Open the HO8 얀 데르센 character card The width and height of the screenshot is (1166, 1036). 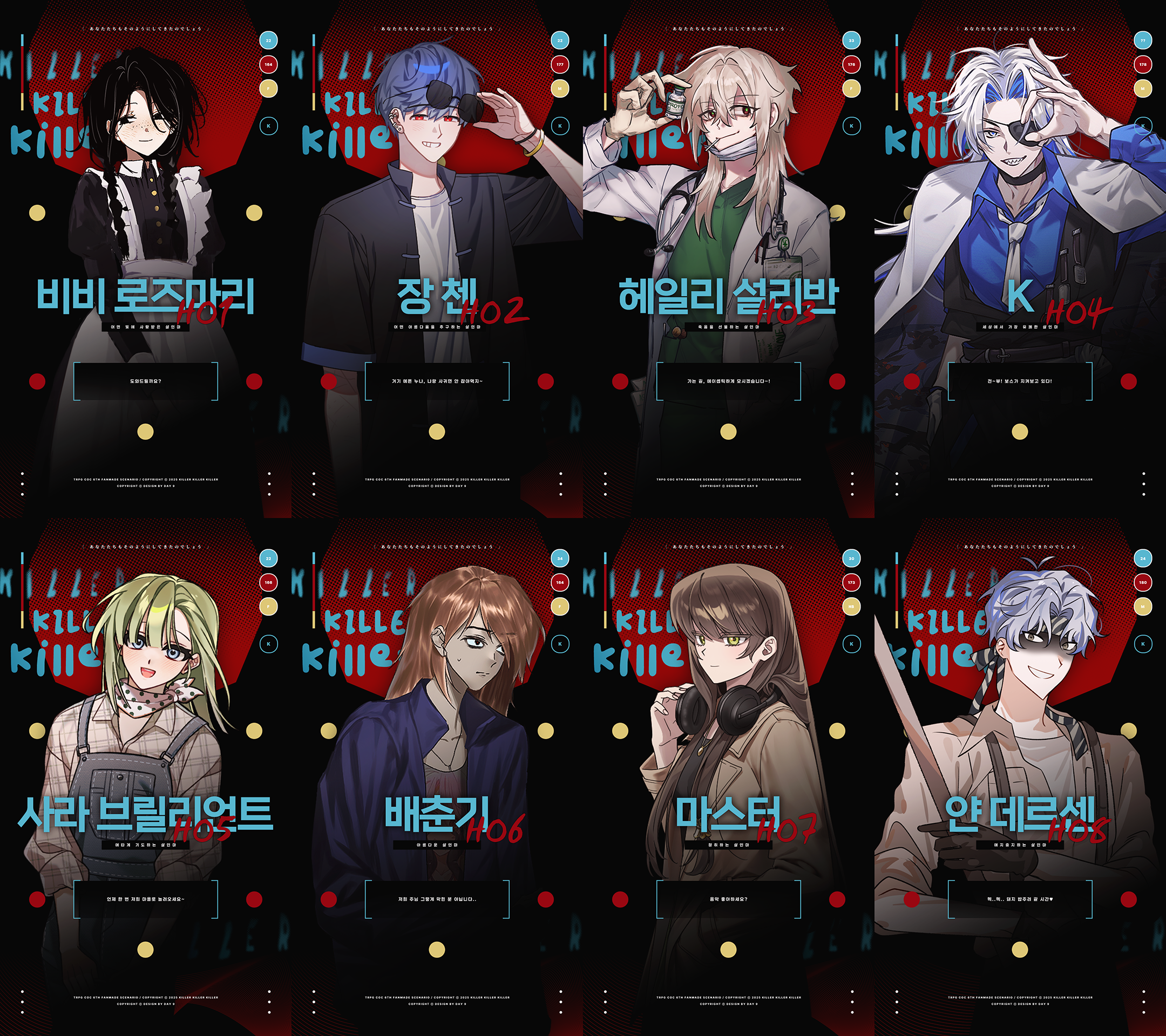coord(1020,776)
